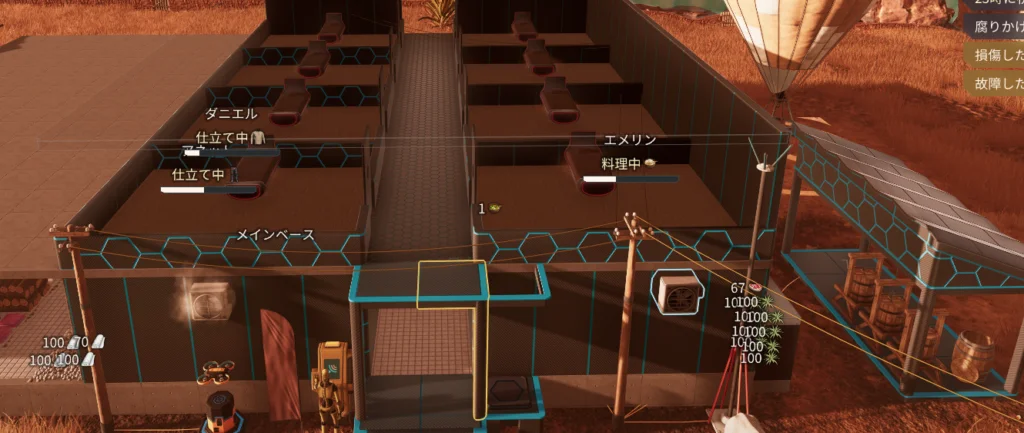The image size is (1024, 433).
Task: Open the 損傷した damaged items alert
Action: 994,57
